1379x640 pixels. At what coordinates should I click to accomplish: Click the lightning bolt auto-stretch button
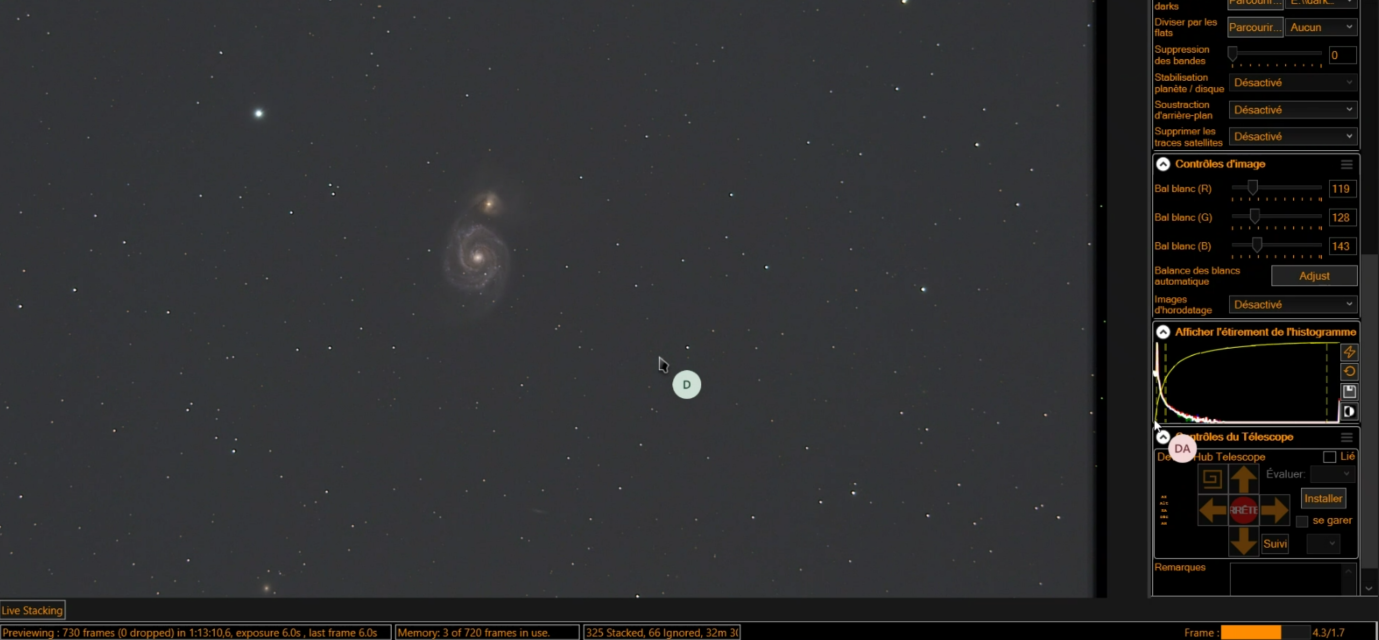pyautogui.click(x=1349, y=352)
